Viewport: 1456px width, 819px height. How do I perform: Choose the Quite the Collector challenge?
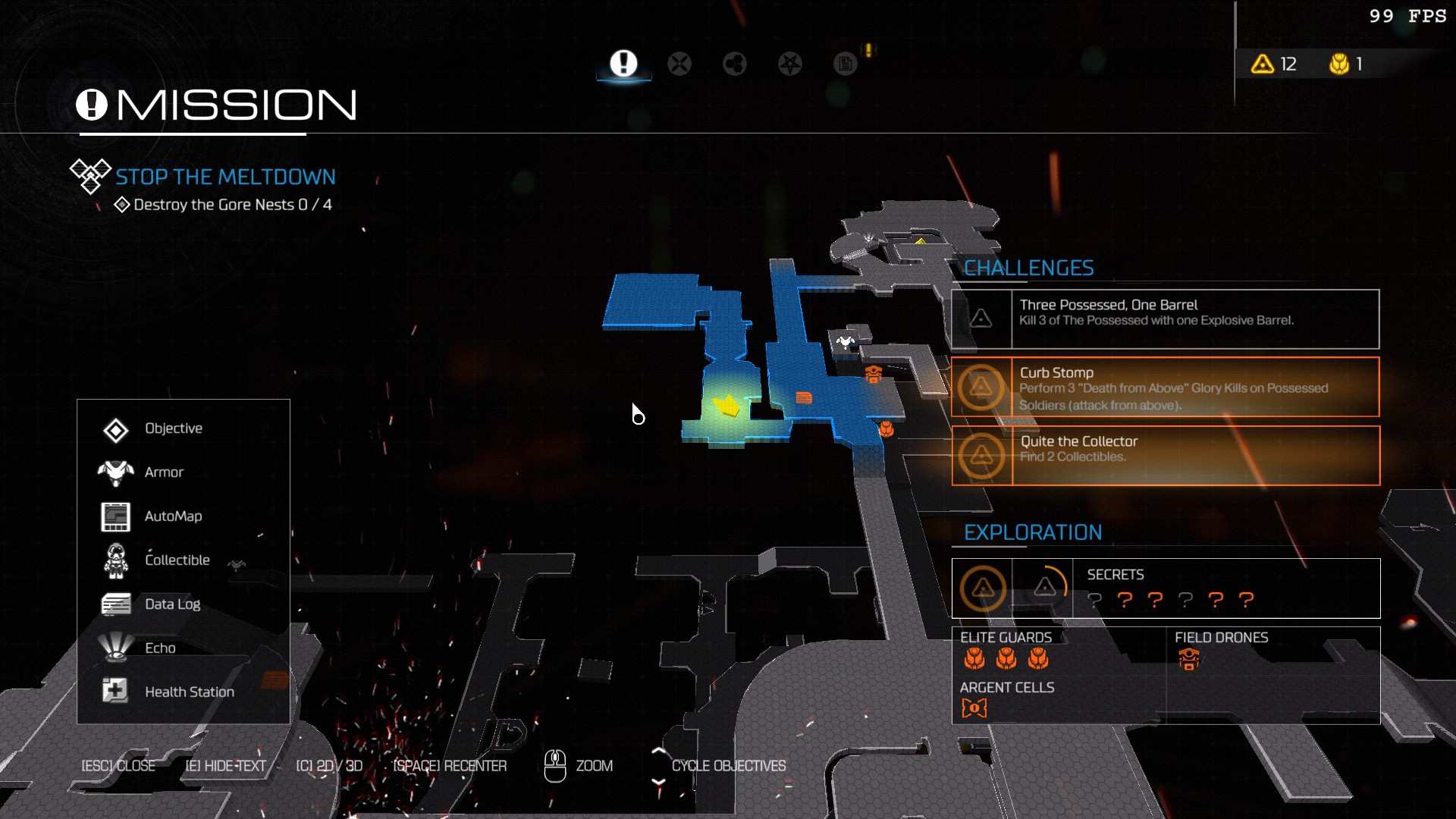click(x=1165, y=456)
